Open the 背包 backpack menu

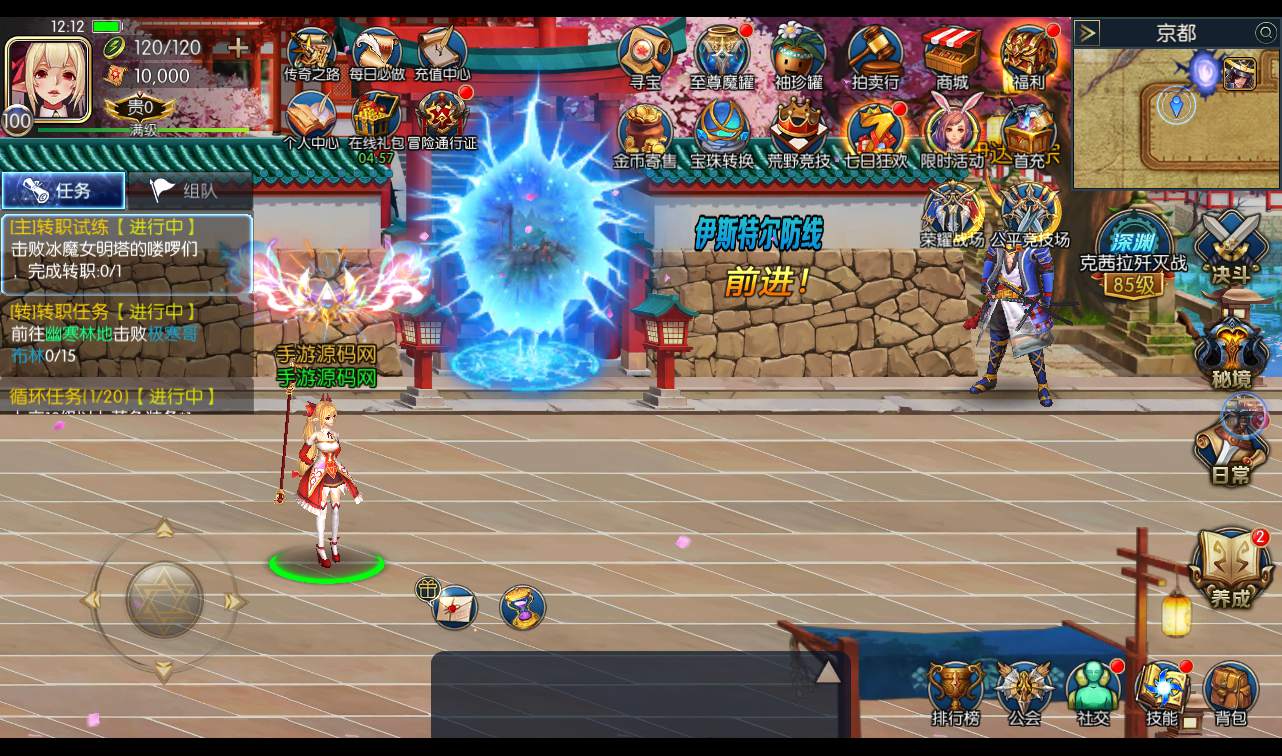pyautogui.click(x=1231, y=692)
